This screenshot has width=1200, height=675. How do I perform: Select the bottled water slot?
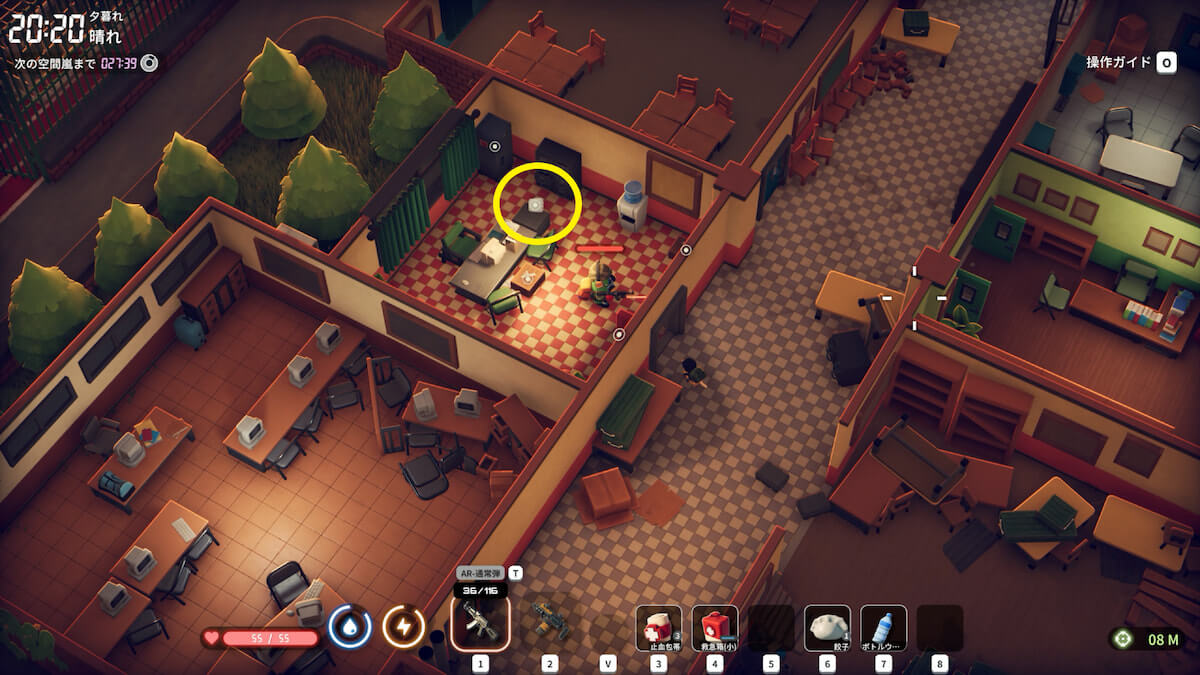tap(883, 628)
